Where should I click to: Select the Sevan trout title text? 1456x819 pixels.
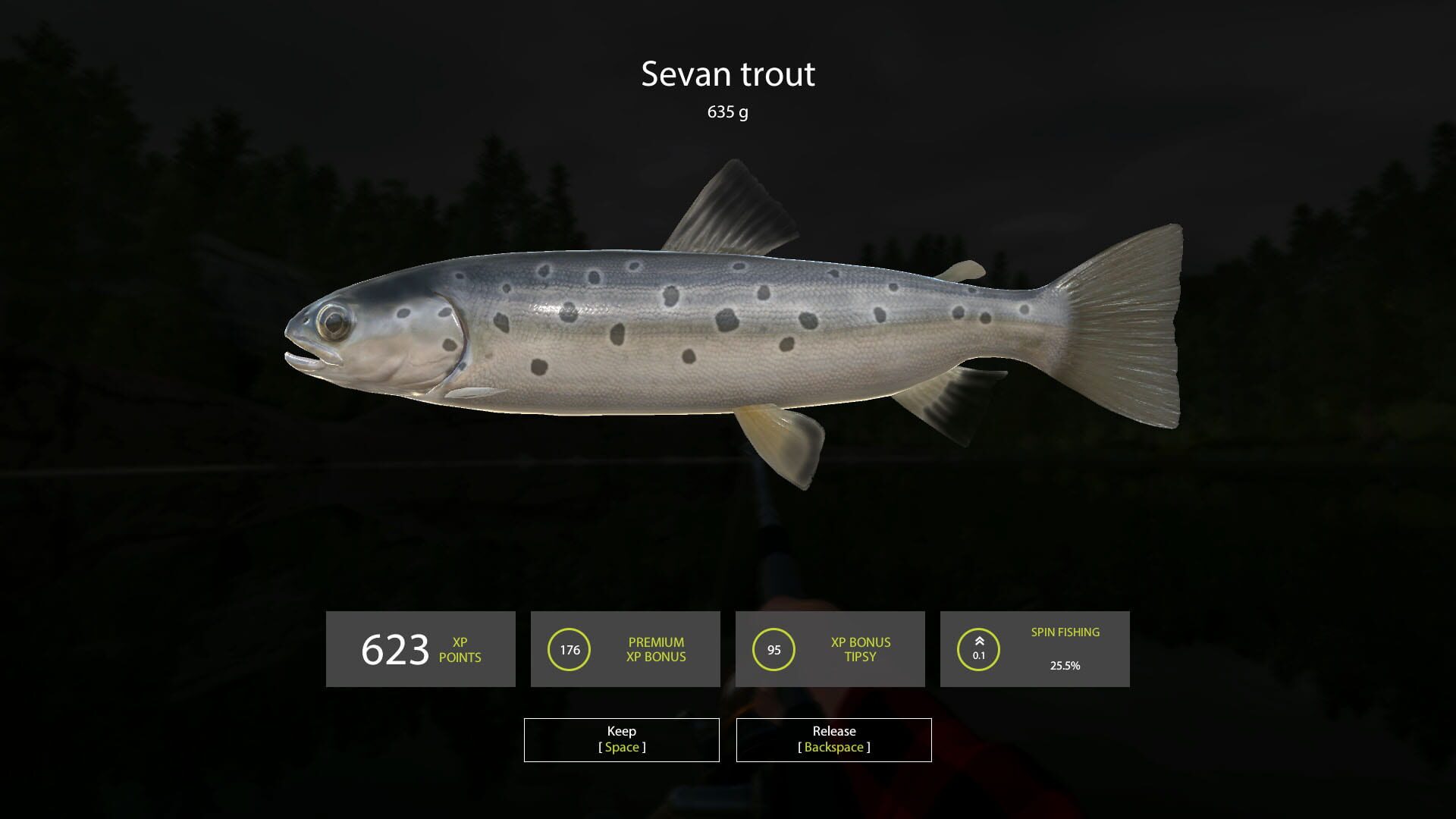728,74
